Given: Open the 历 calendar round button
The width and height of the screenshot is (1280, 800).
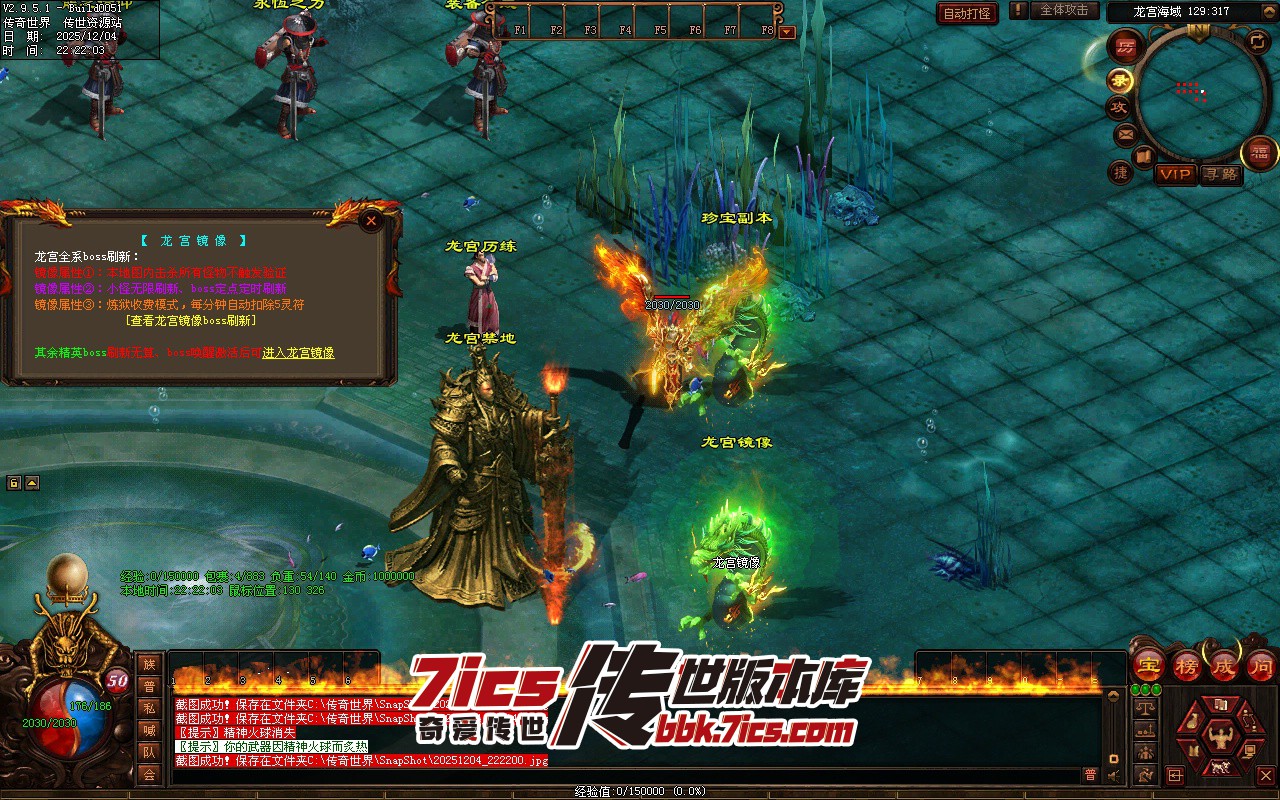Looking at the screenshot, I should [x=1126, y=47].
